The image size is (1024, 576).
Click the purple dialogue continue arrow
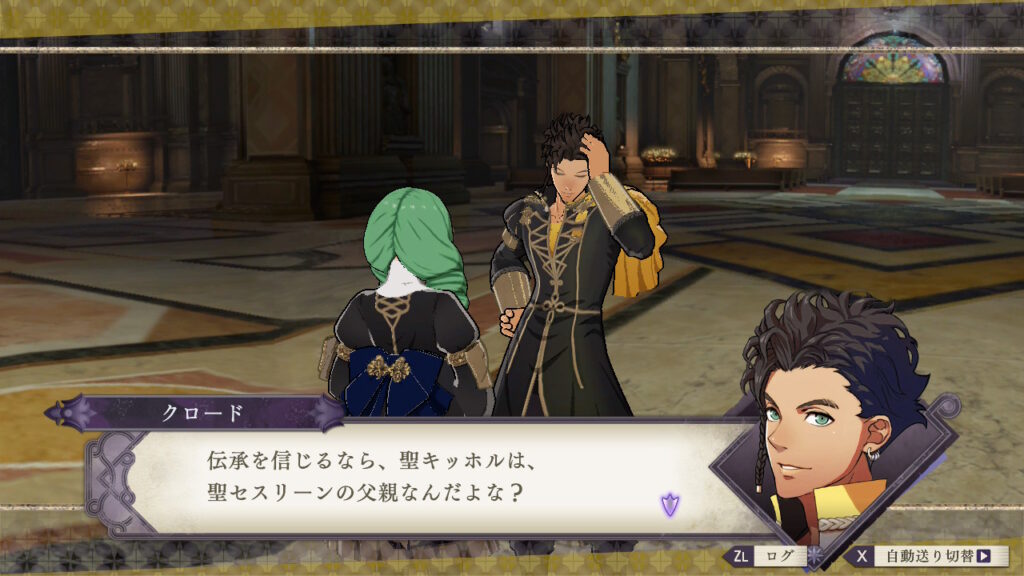(x=669, y=505)
